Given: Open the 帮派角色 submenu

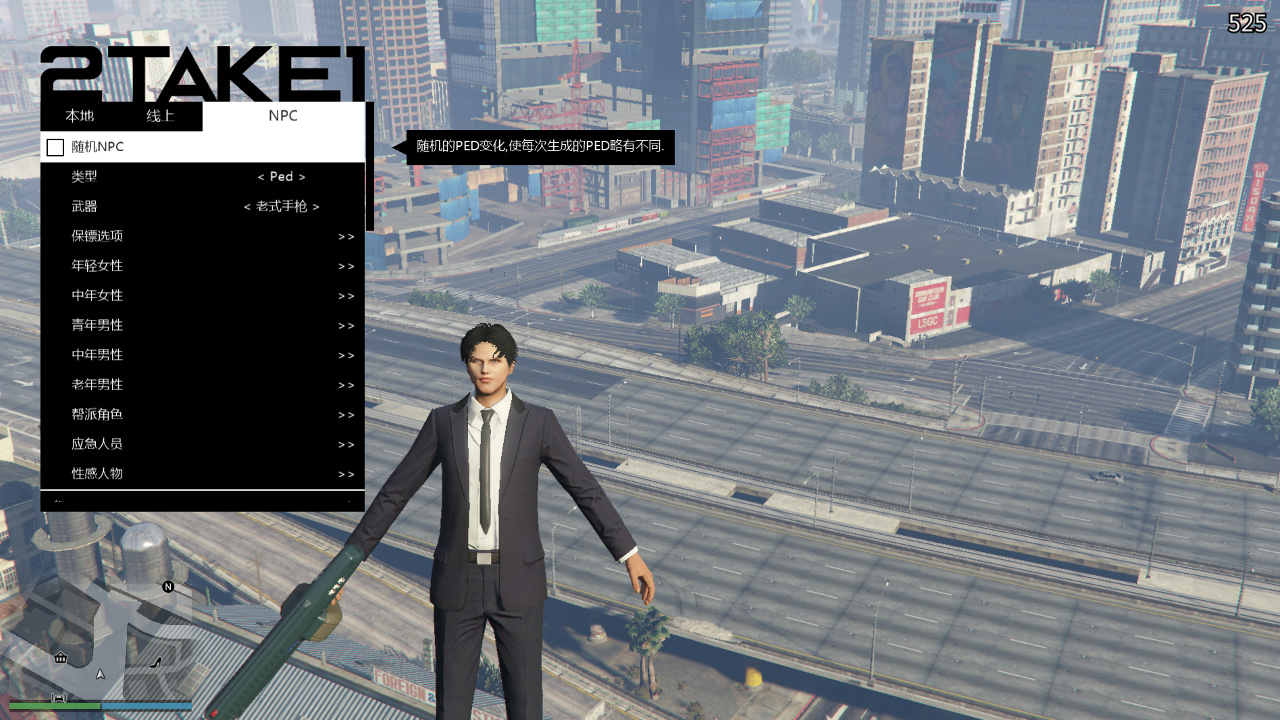Looking at the screenshot, I should (200, 414).
